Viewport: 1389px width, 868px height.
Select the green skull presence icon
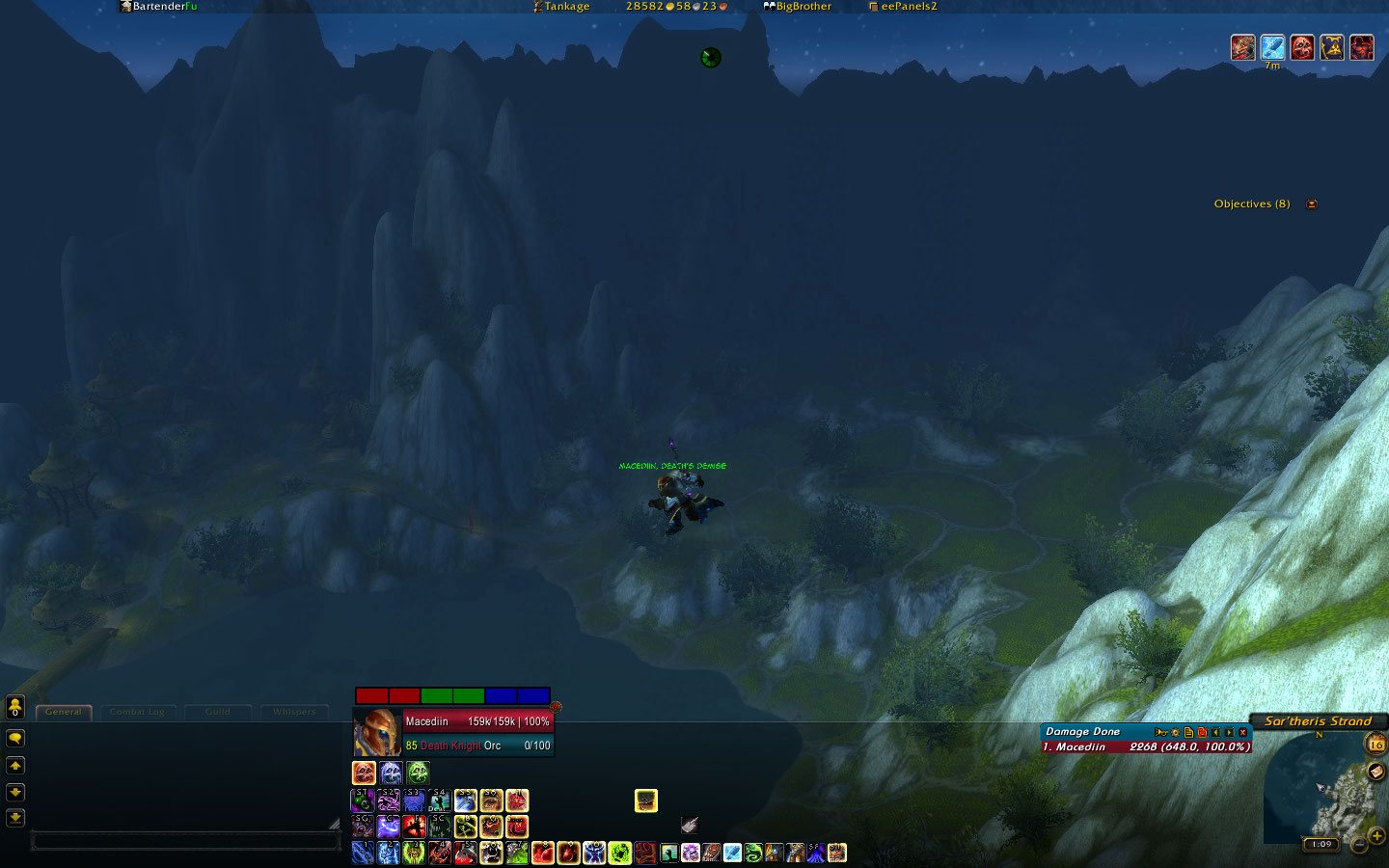coord(418,773)
